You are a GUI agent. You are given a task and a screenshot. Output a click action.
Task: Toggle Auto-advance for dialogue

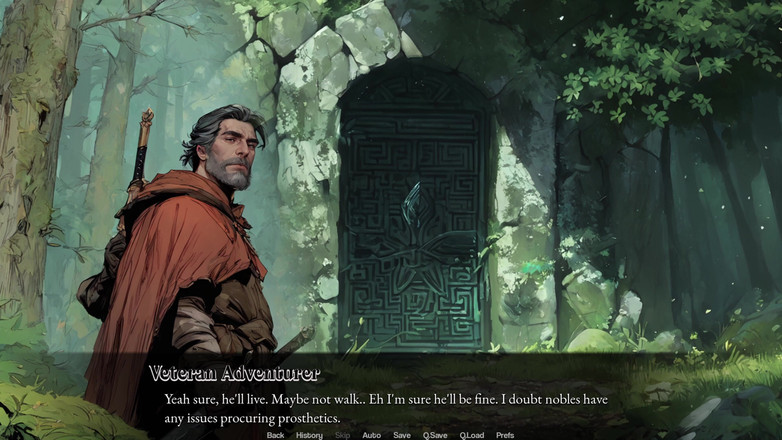tap(371, 435)
